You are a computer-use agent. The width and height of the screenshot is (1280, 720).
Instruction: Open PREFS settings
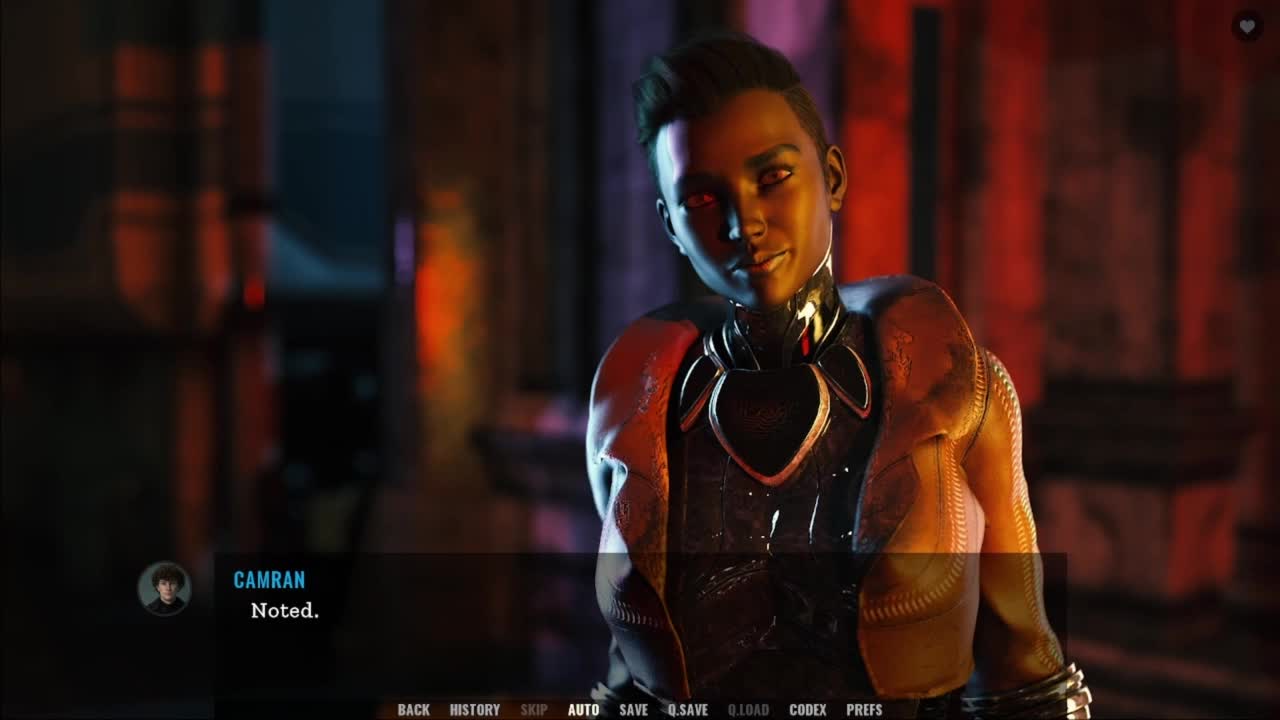(864, 710)
